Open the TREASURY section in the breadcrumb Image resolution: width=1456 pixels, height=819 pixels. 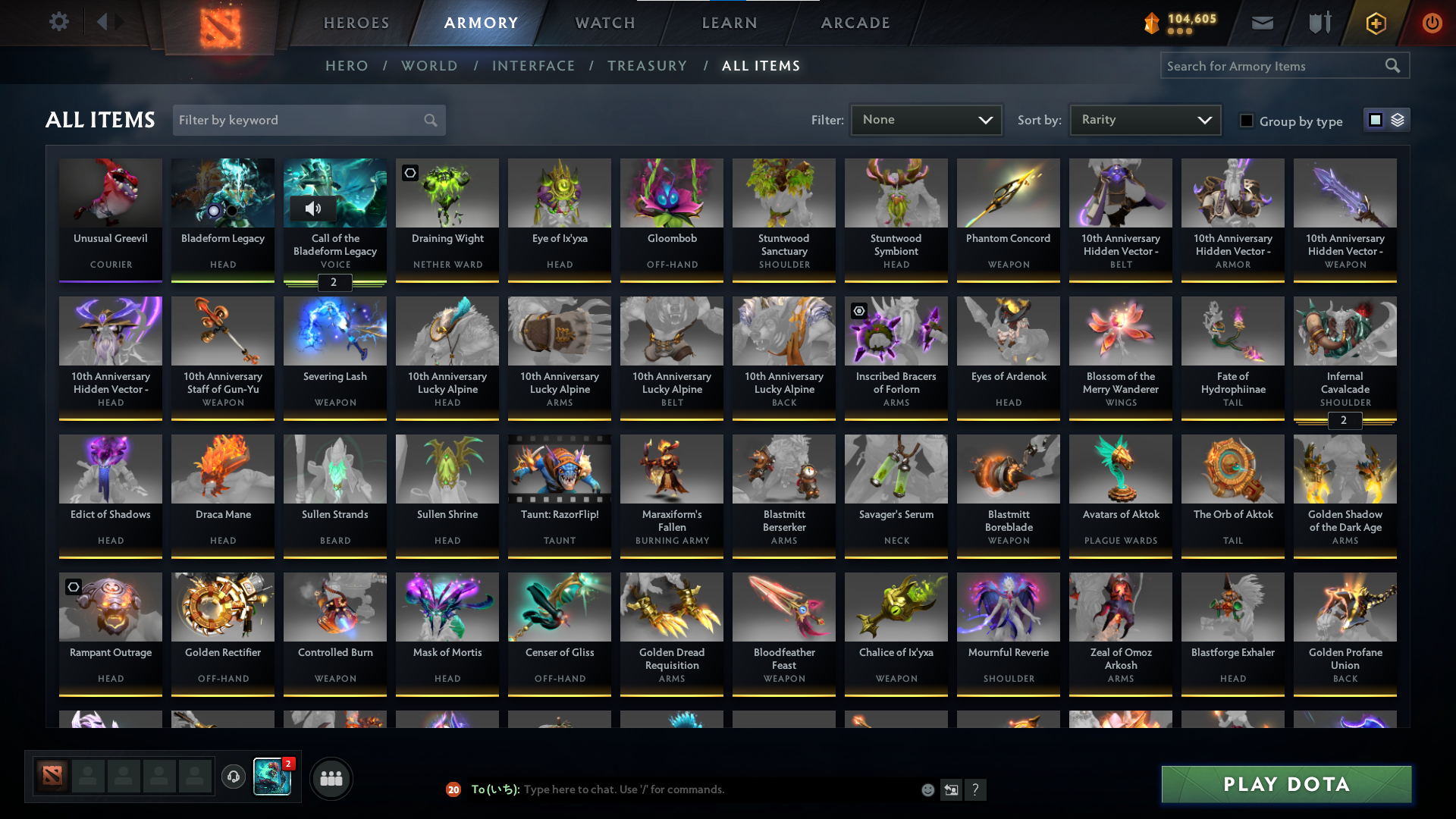click(647, 66)
